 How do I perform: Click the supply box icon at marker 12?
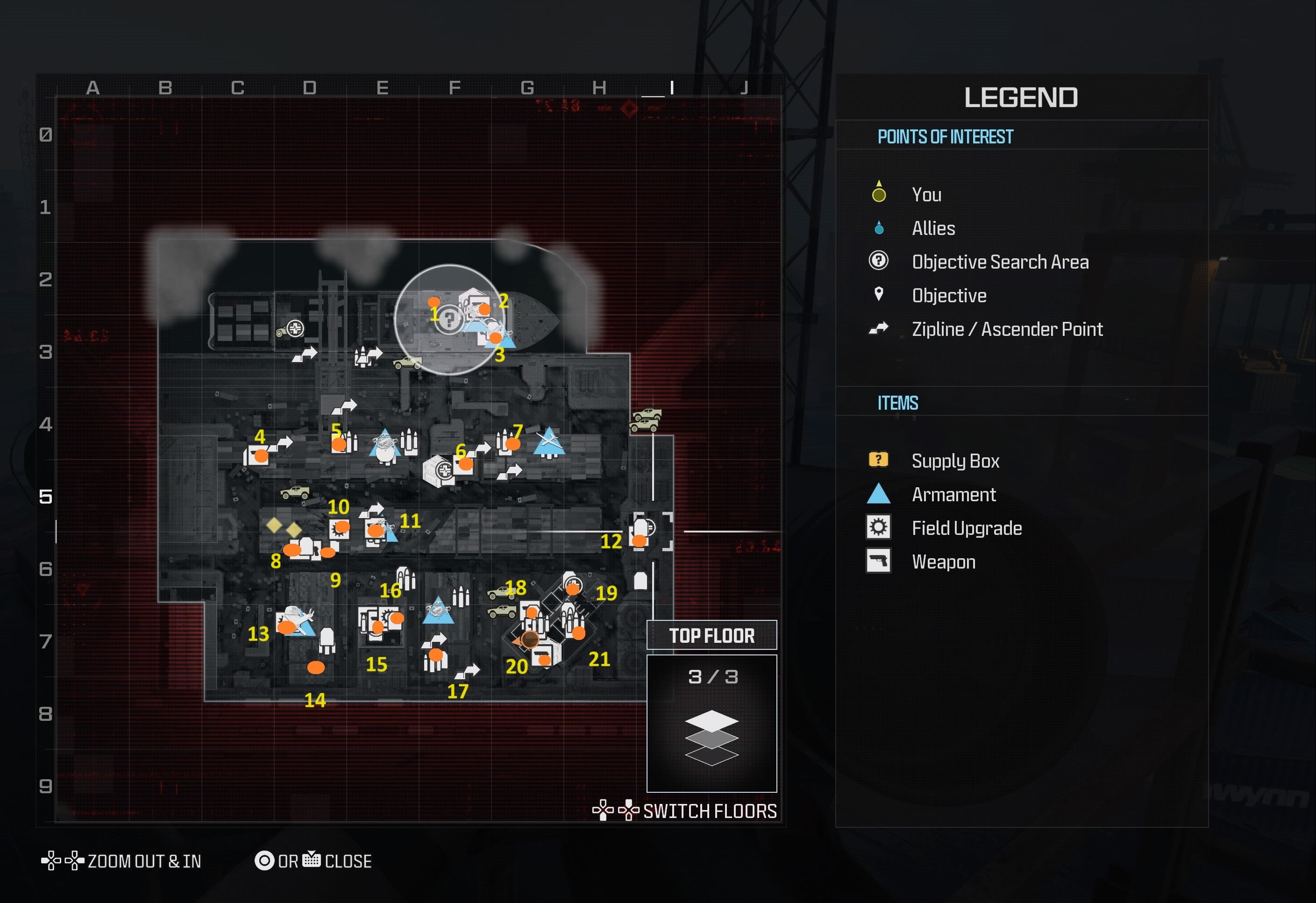click(x=641, y=539)
